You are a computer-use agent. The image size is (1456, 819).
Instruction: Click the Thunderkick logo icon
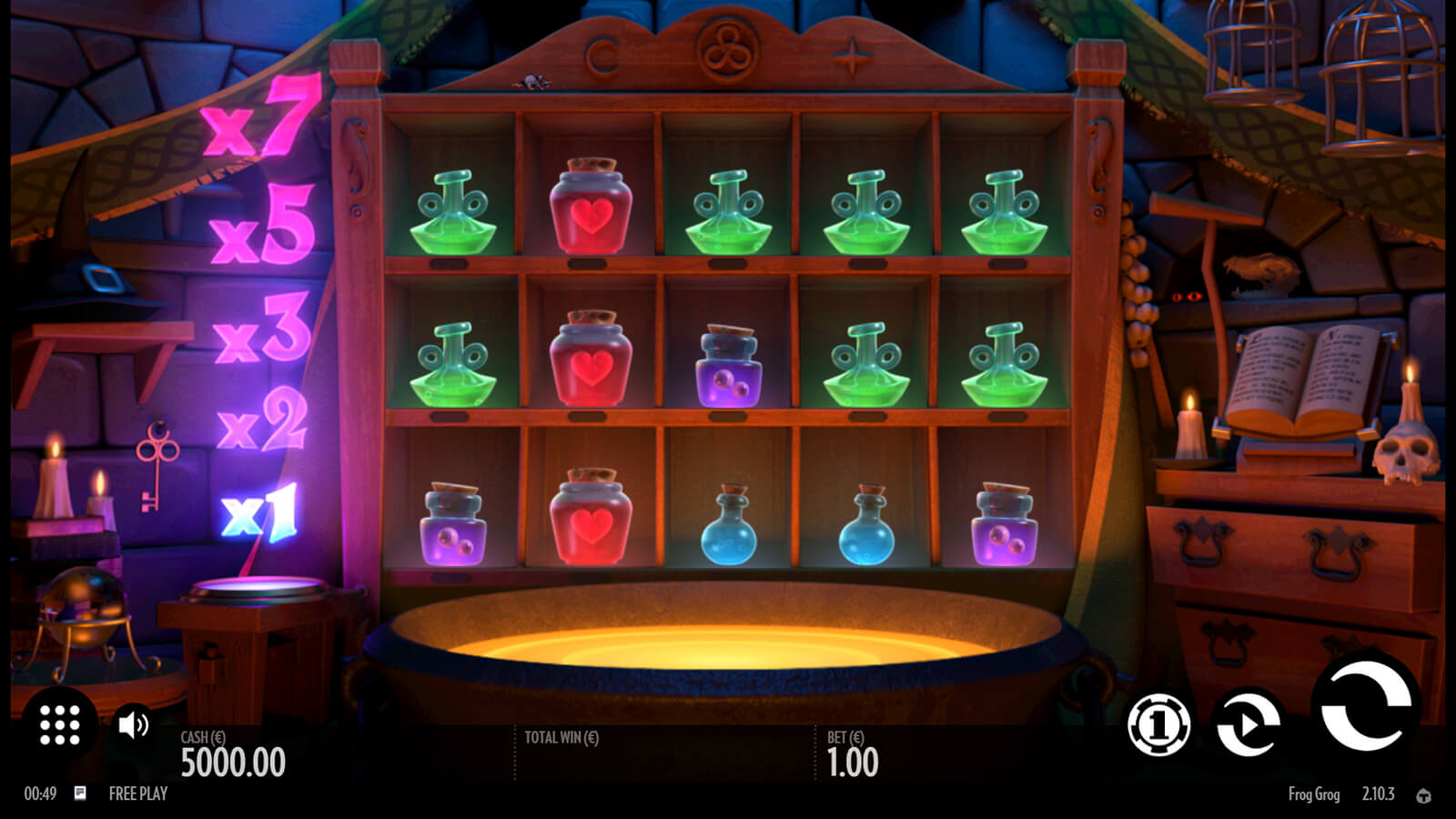click(1423, 796)
